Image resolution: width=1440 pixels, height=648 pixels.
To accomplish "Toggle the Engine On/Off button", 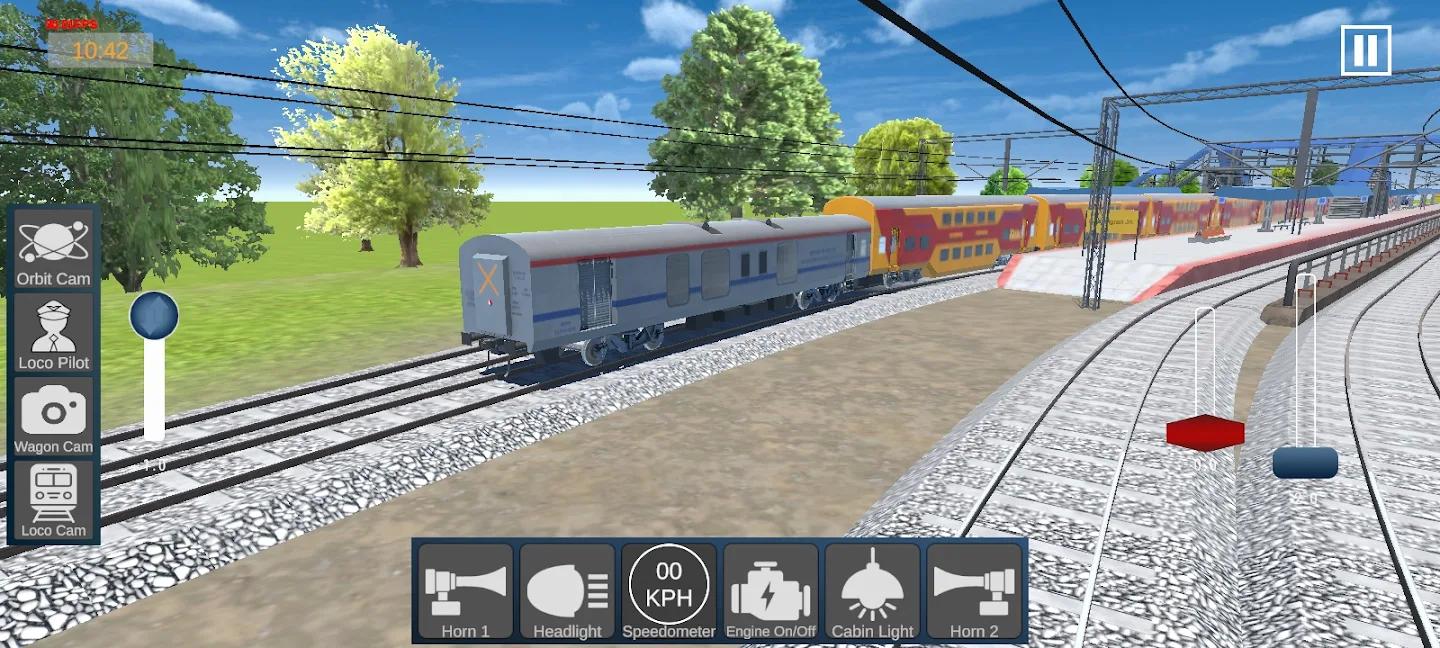I will [771, 592].
